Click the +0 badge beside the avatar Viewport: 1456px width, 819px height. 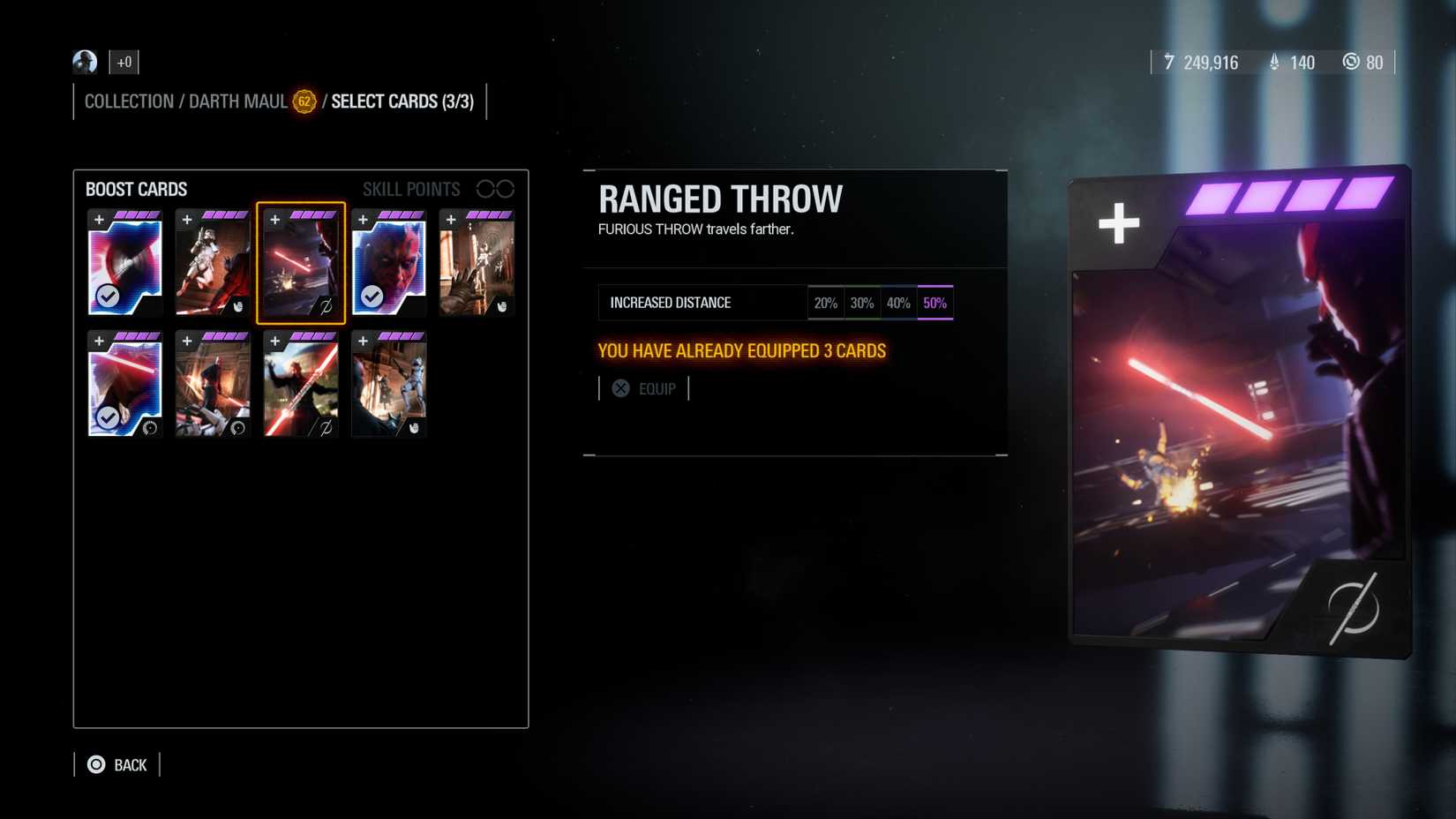(x=124, y=62)
